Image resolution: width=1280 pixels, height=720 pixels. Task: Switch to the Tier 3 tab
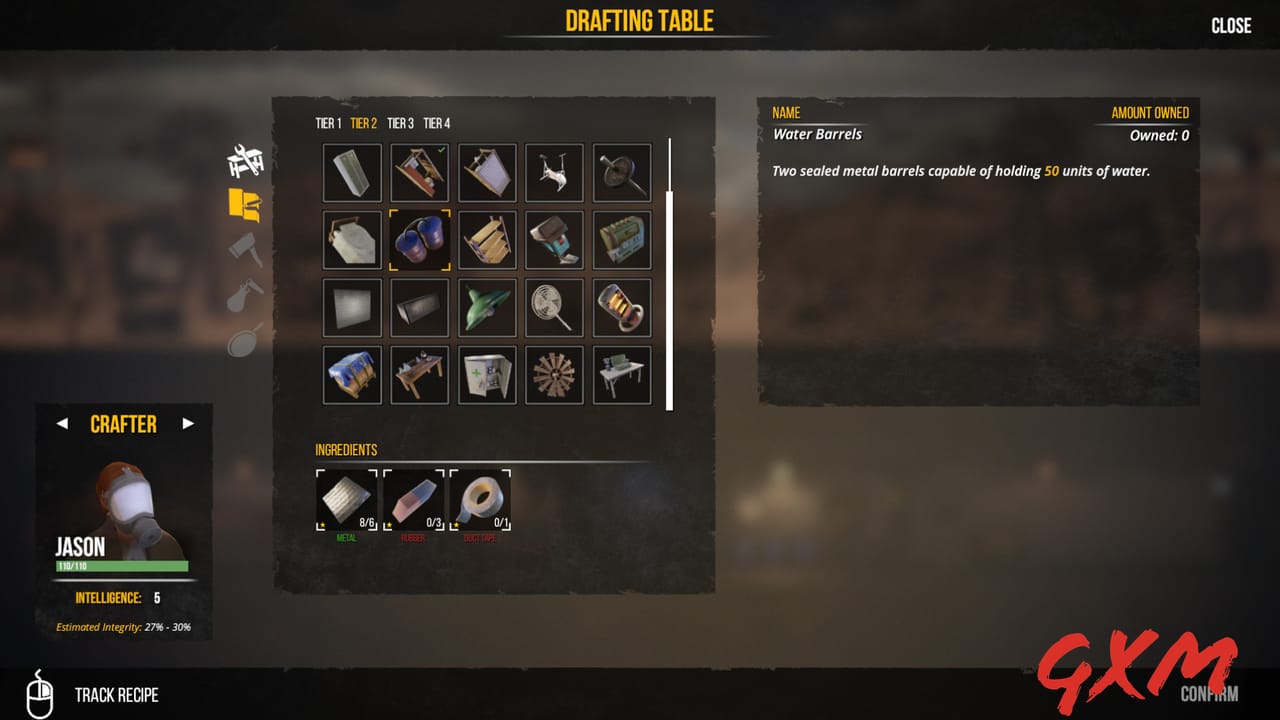400,123
